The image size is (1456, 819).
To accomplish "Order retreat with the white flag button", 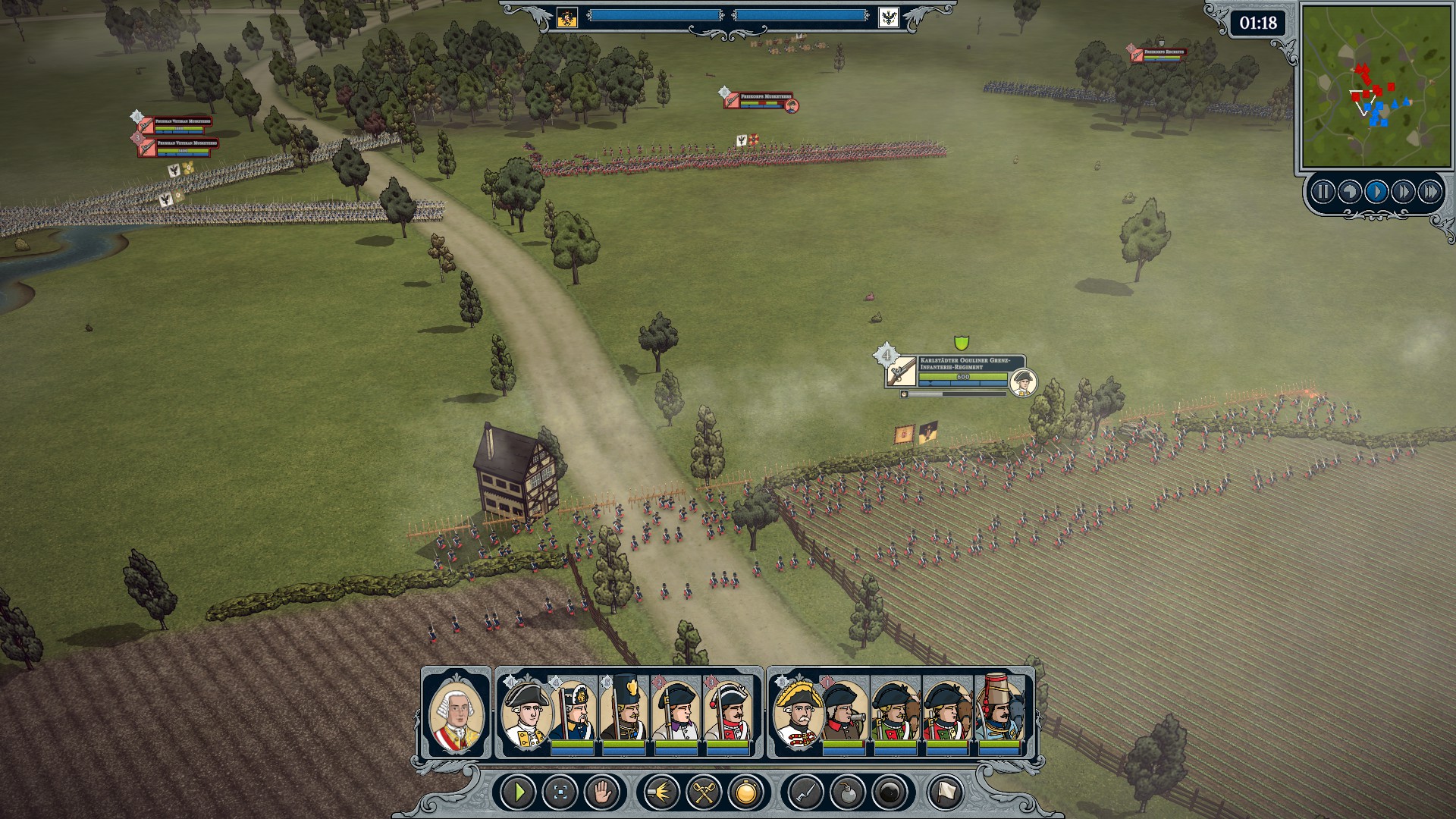I will point(945,792).
